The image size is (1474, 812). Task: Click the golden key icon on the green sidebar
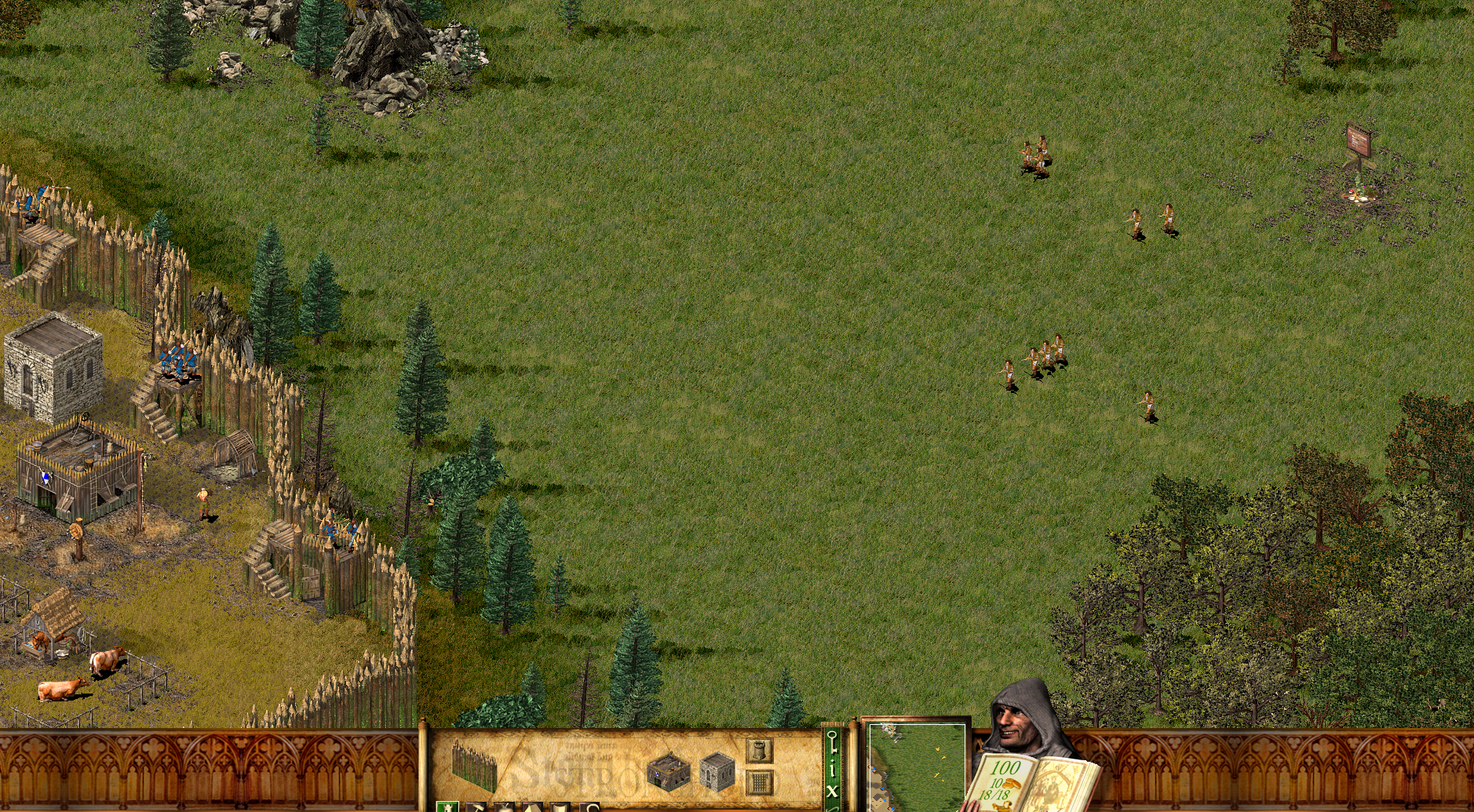click(x=834, y=744)
